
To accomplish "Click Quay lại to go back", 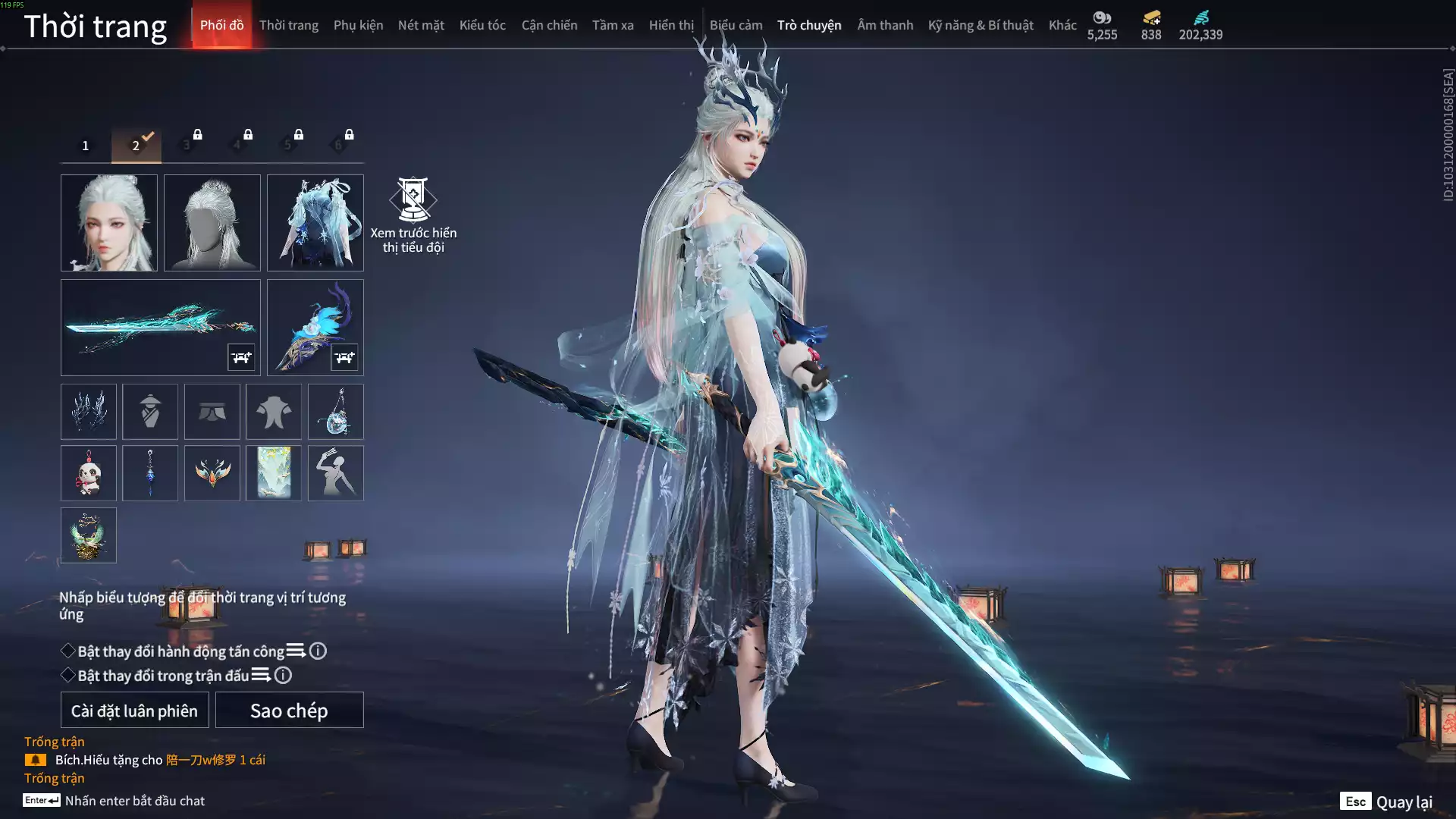I will (x=1386, y=802).
